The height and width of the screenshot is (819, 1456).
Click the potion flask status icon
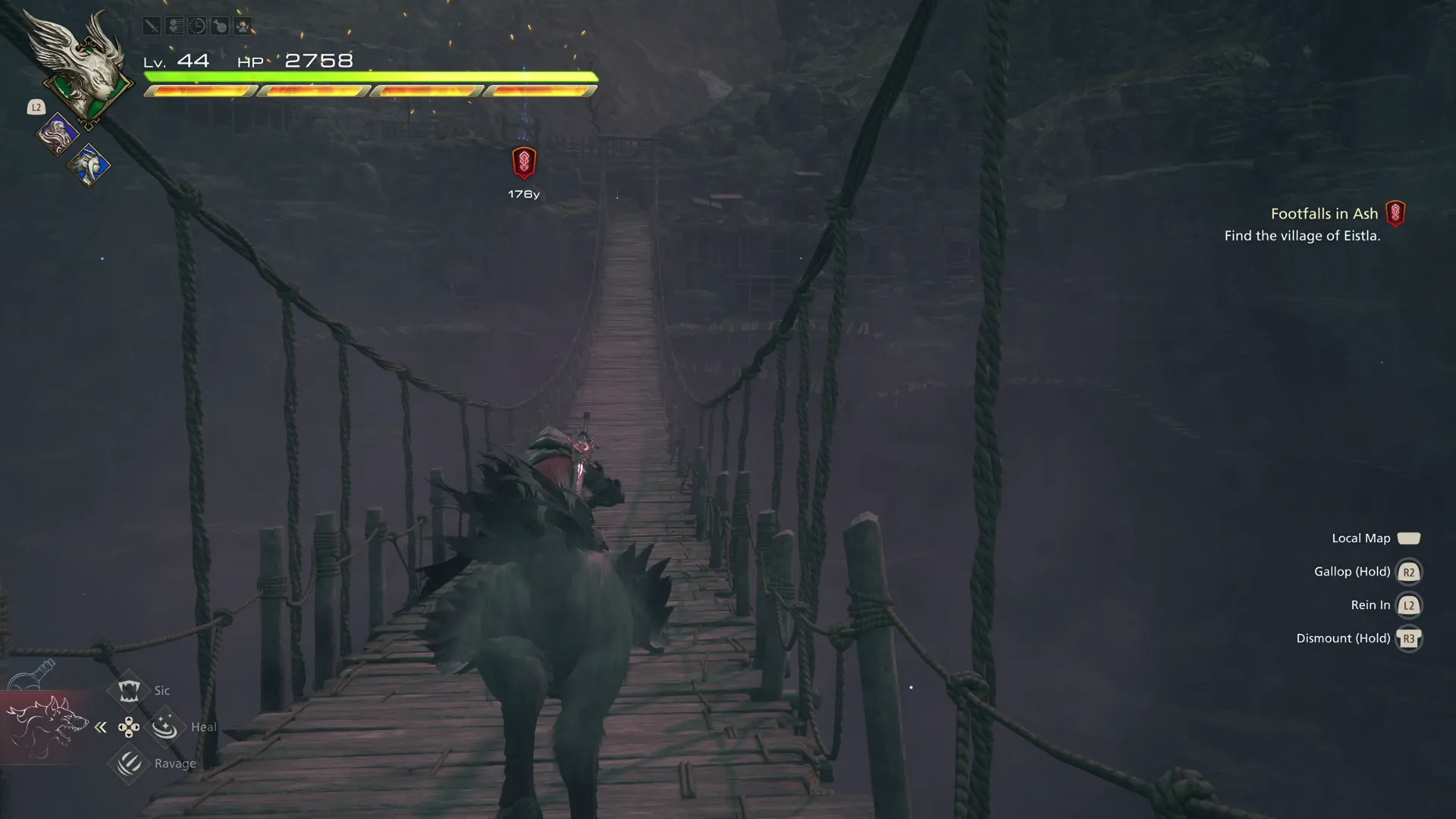pos(220,25)
